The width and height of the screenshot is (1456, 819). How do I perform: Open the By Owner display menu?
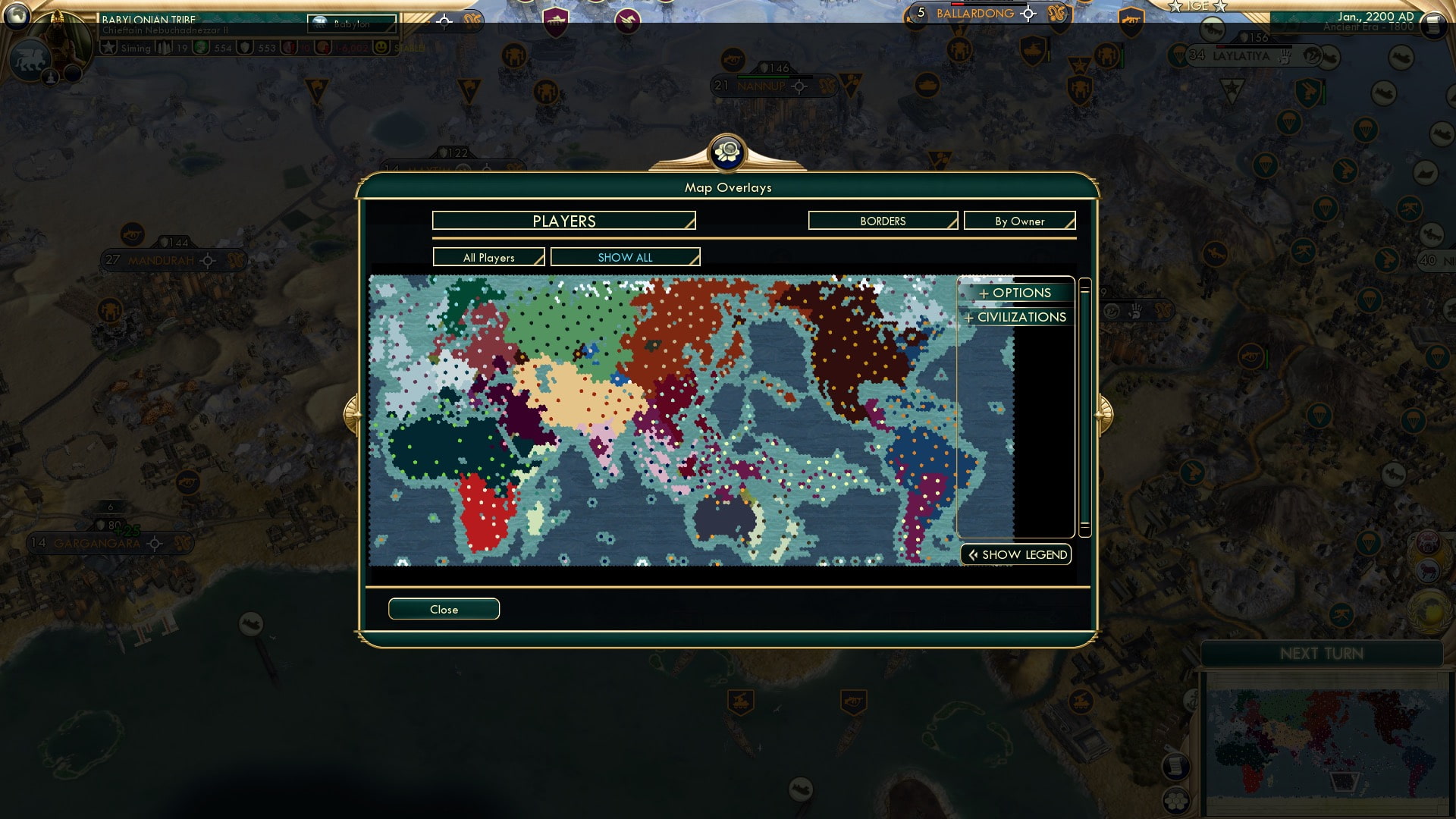tap(1019, 221)
